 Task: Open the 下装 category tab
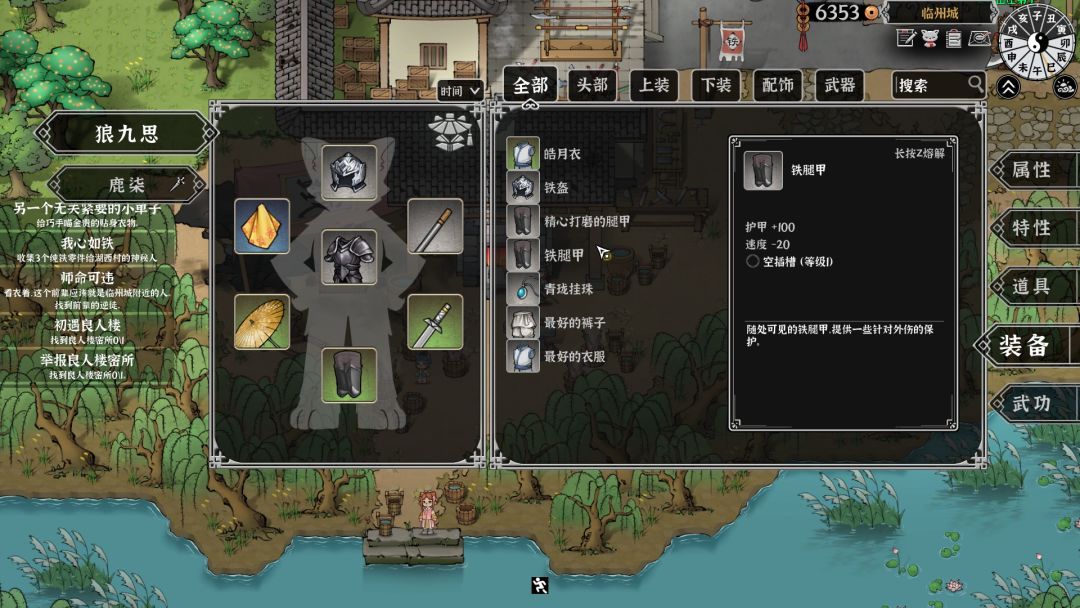[x=716, y=85]
